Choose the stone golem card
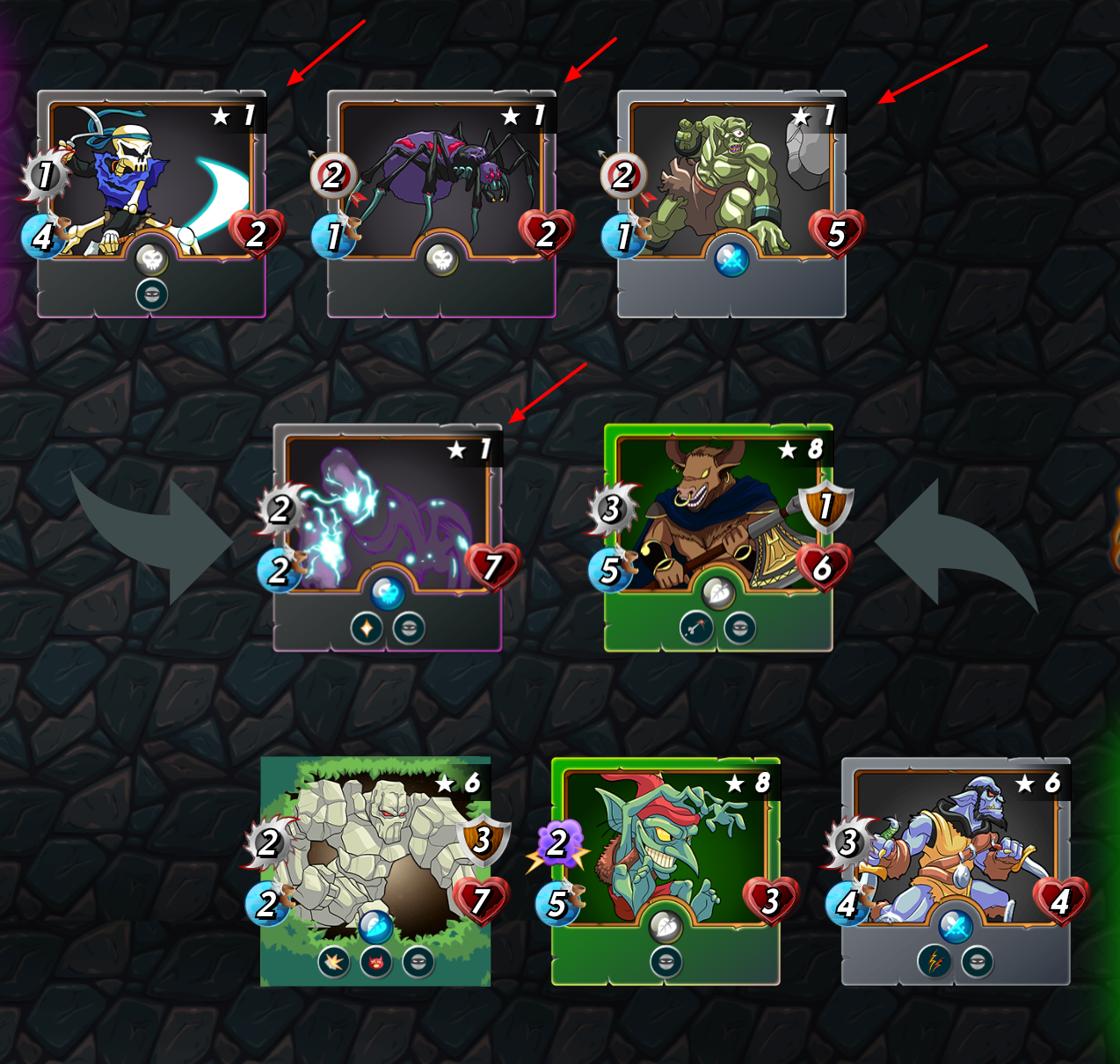This screenshot has height=1064, width=1120. tap(375, 871)
